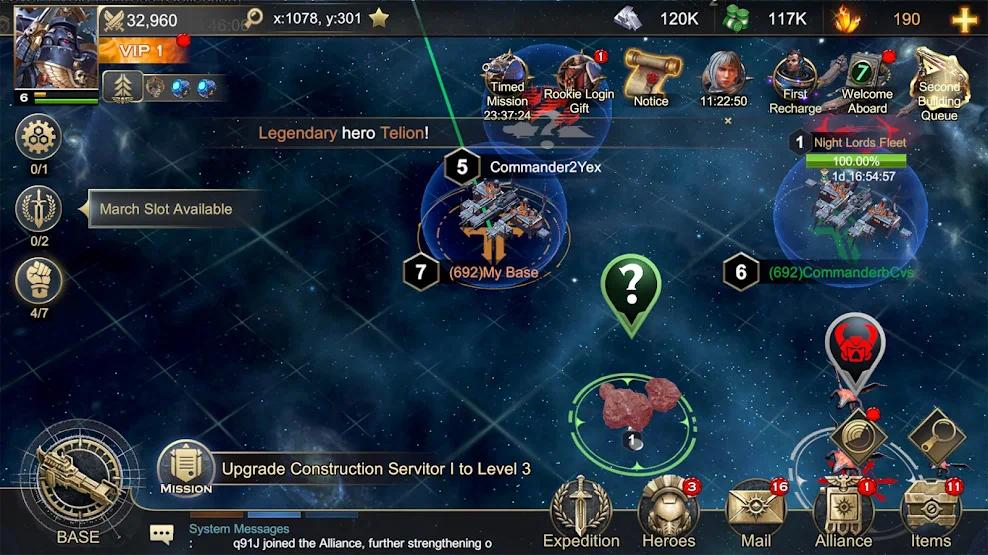Image resolution: width=988 pixels, height=555 pixels.
Task: Check the Mail inbox
Action: coord(756,512)
